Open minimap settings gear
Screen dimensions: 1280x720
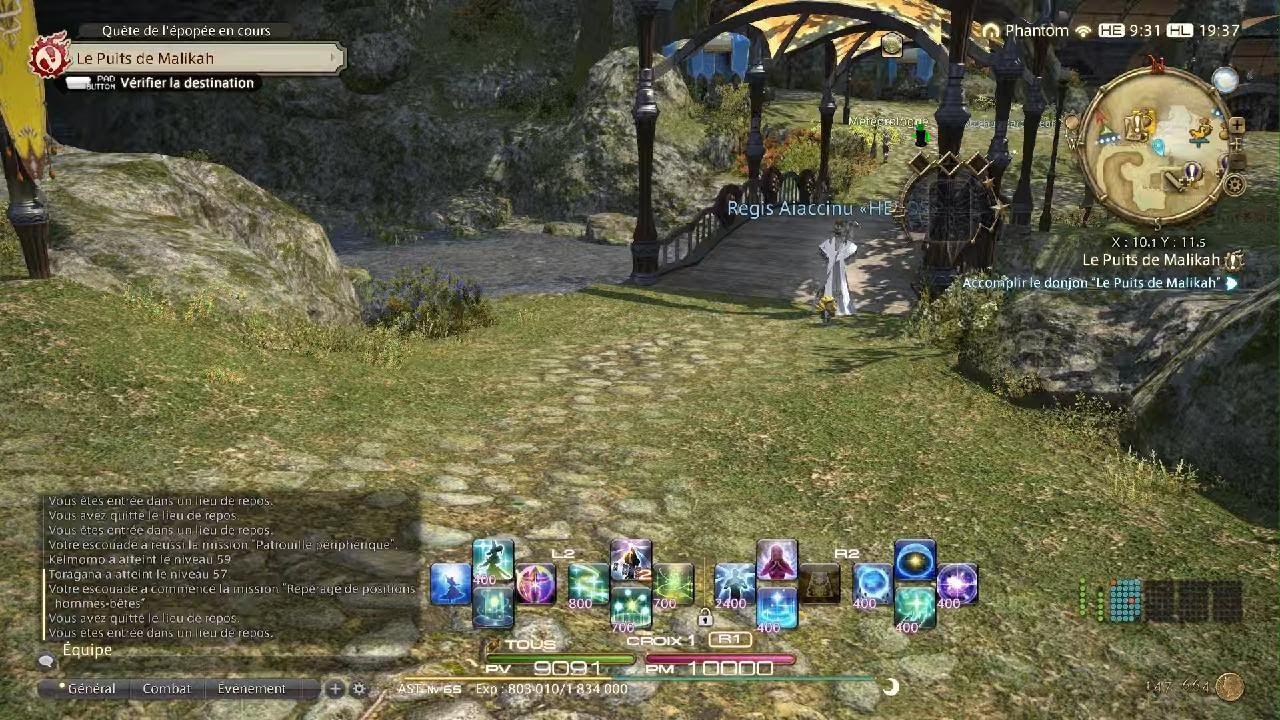click(1235, 185)
